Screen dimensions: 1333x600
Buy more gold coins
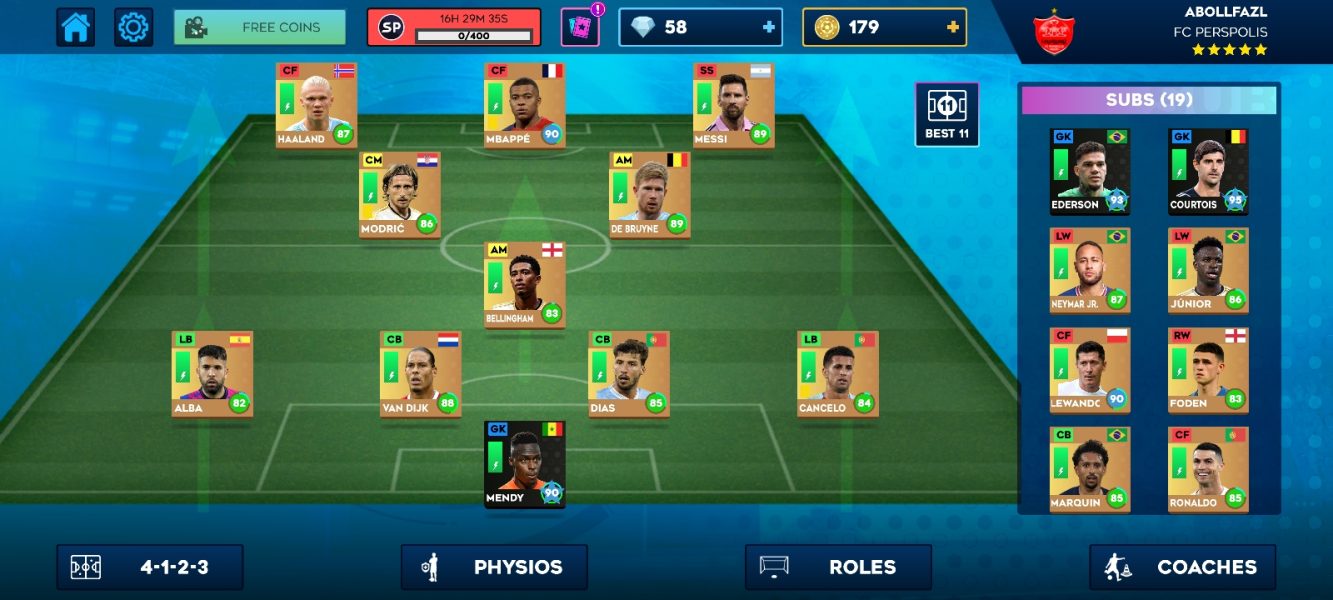click(x=953, y=27)
